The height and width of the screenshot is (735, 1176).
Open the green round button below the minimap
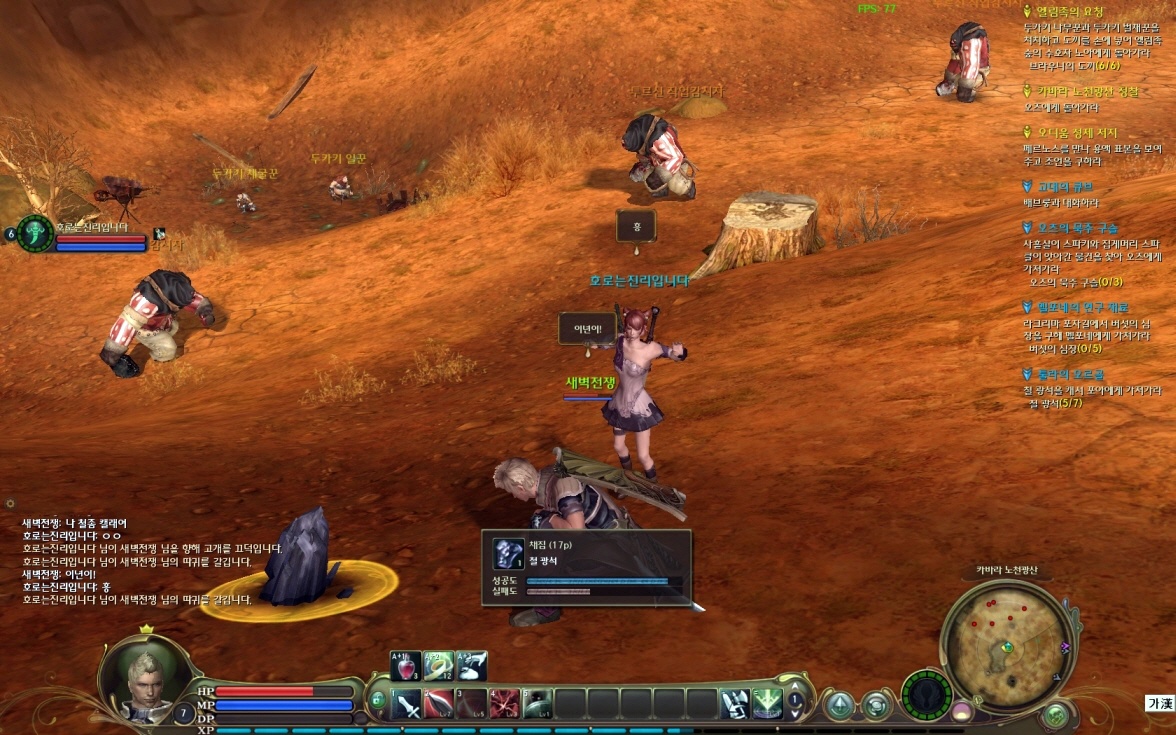click(x=1055, y=715)
